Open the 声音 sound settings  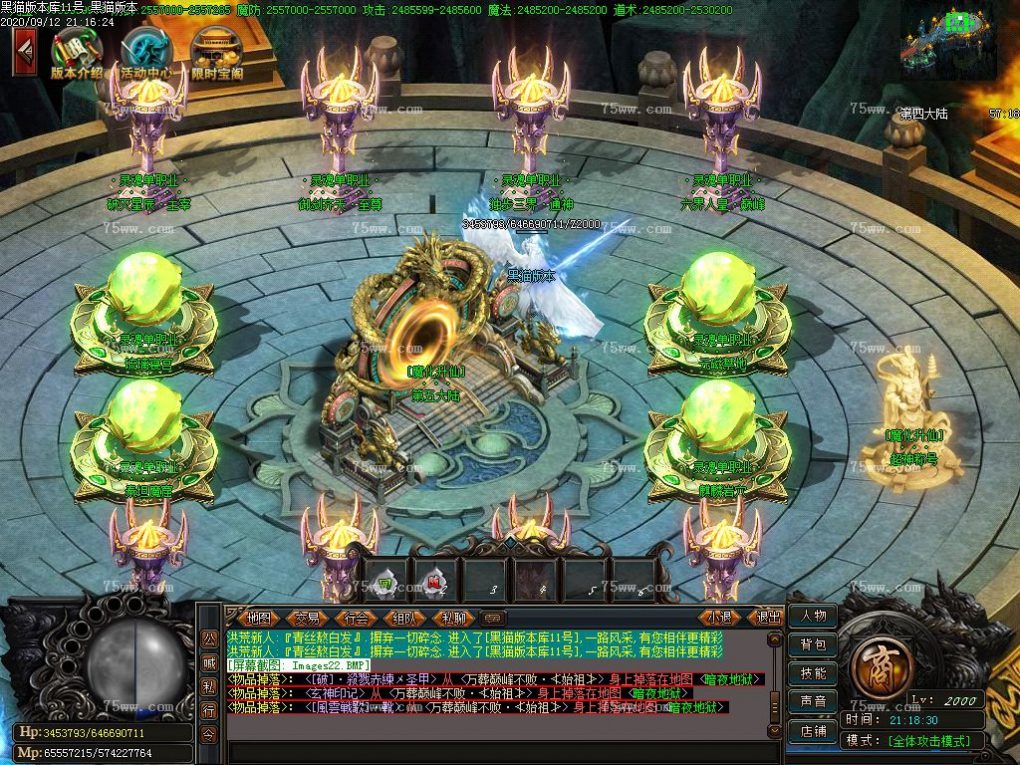(x=813, y=702)
